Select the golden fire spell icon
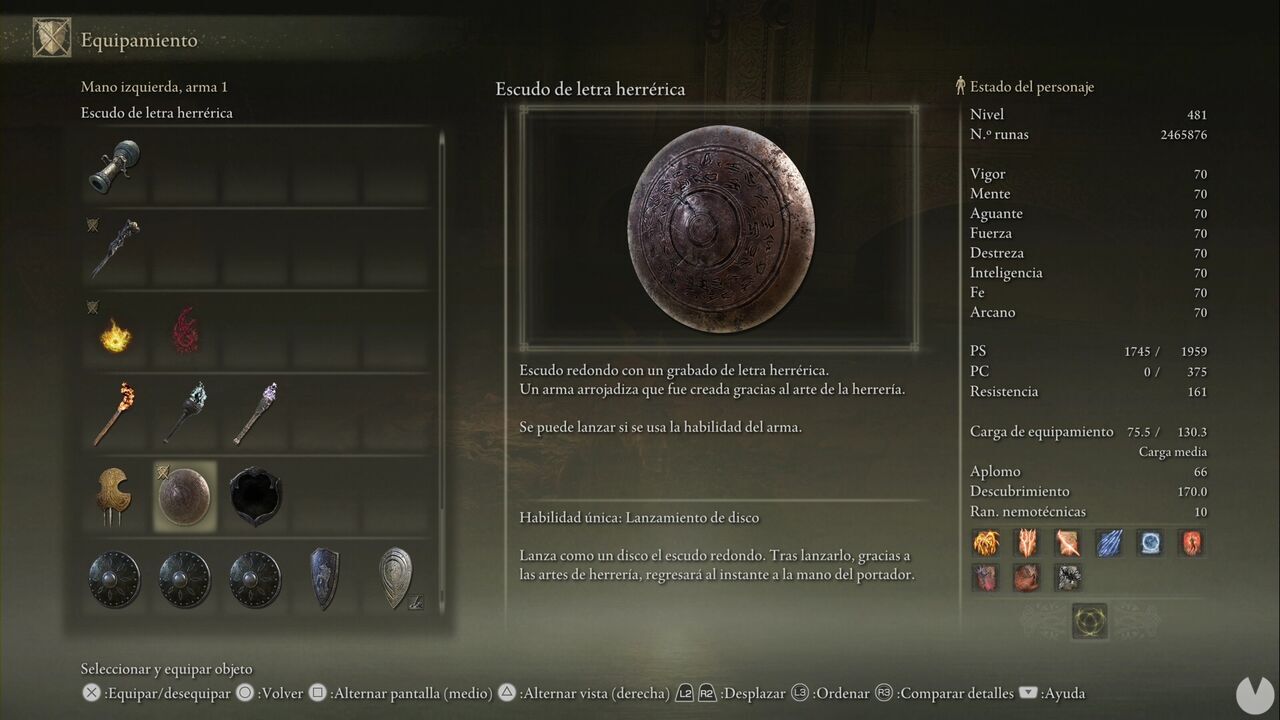Viewport: 1280px width, 720px height. tap(113, 339)
